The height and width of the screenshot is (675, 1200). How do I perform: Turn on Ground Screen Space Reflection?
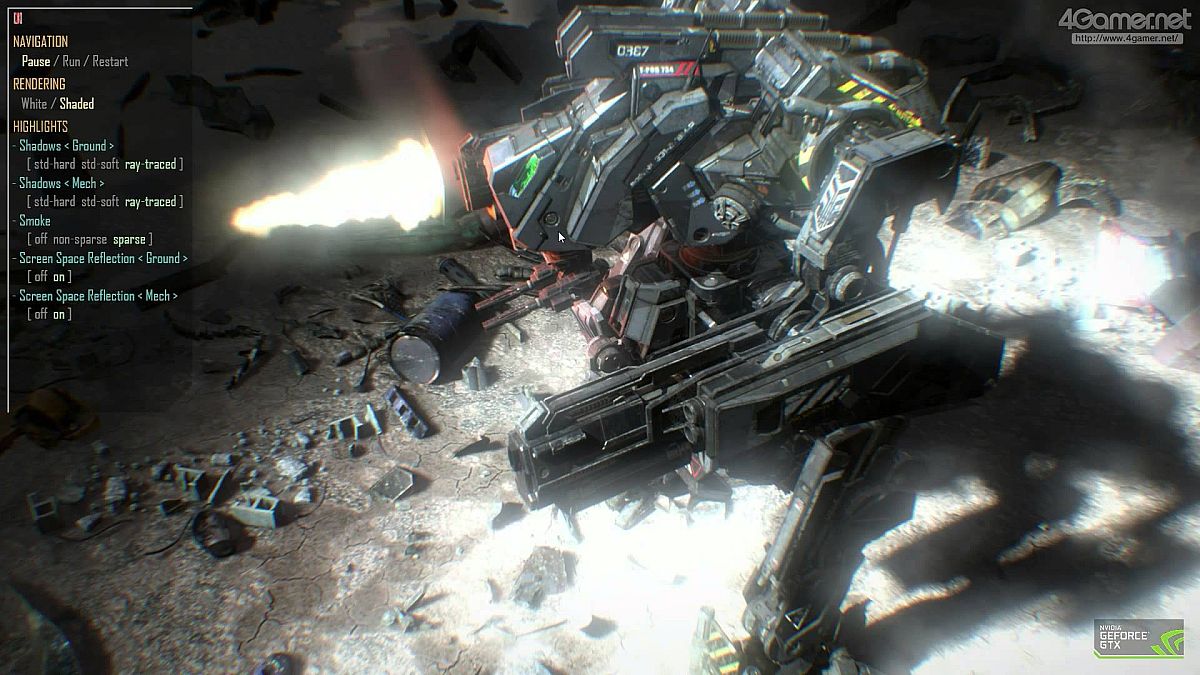pyautogui.click(x=61, y=277)
